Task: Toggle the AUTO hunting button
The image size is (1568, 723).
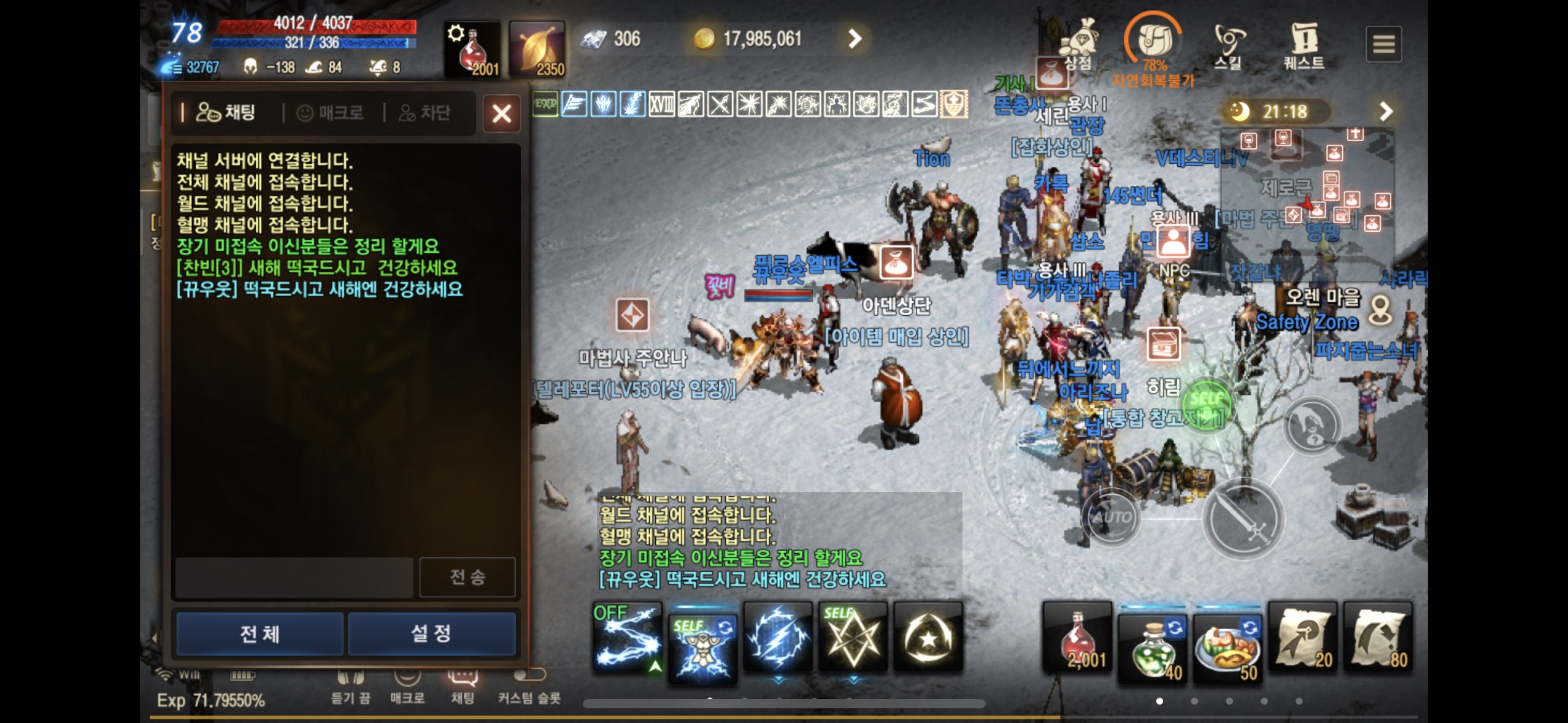Action: click(x=1111, y=517)
